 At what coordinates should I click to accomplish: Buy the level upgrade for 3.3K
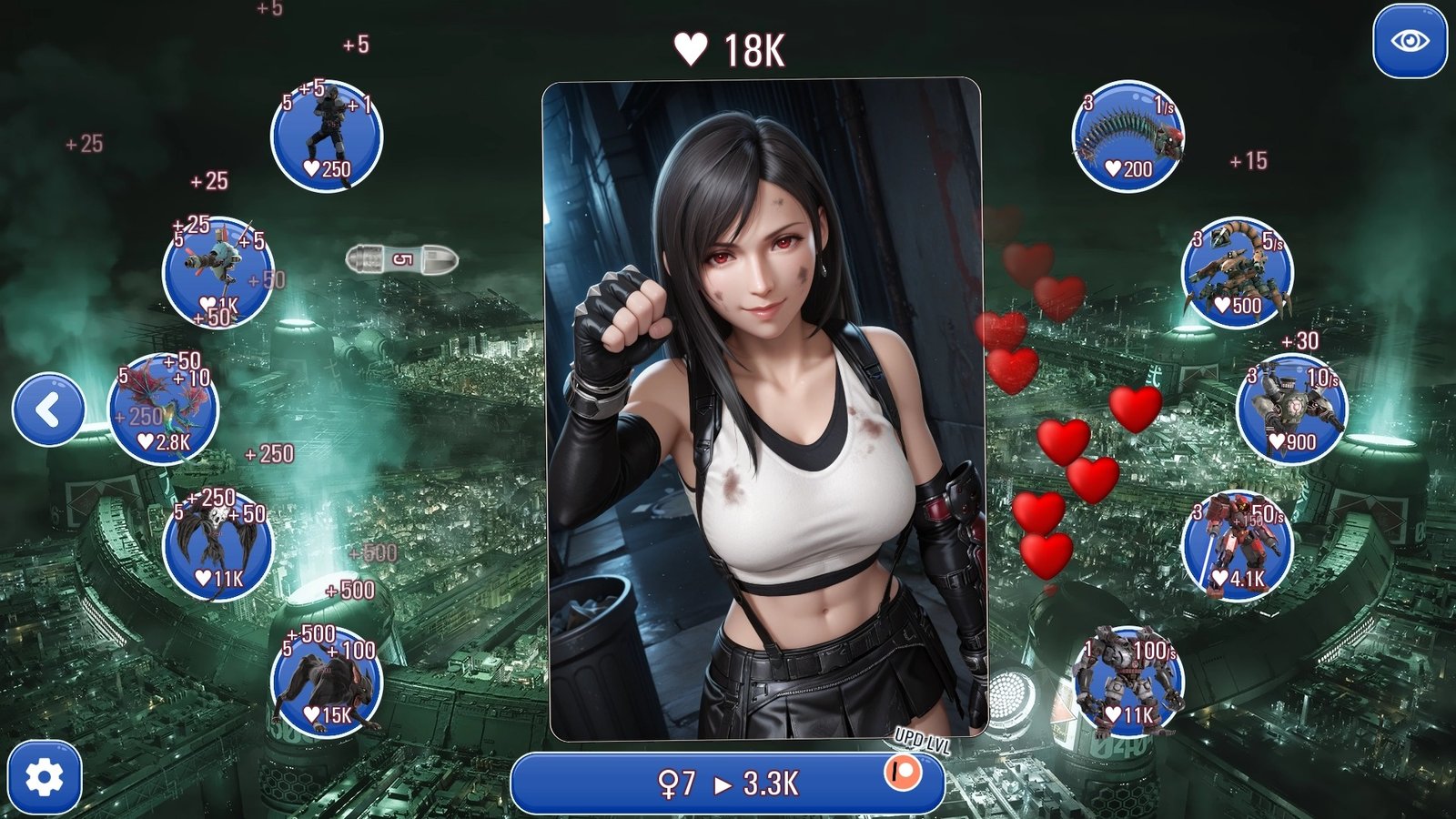click(719, 783)
